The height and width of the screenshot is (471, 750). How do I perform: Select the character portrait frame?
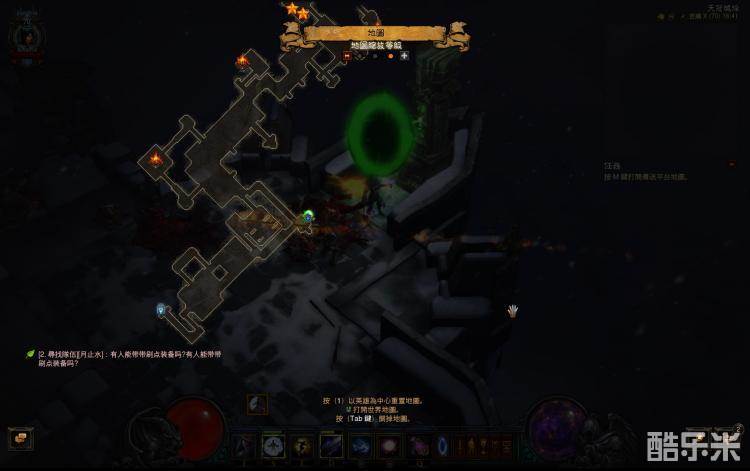24,38
